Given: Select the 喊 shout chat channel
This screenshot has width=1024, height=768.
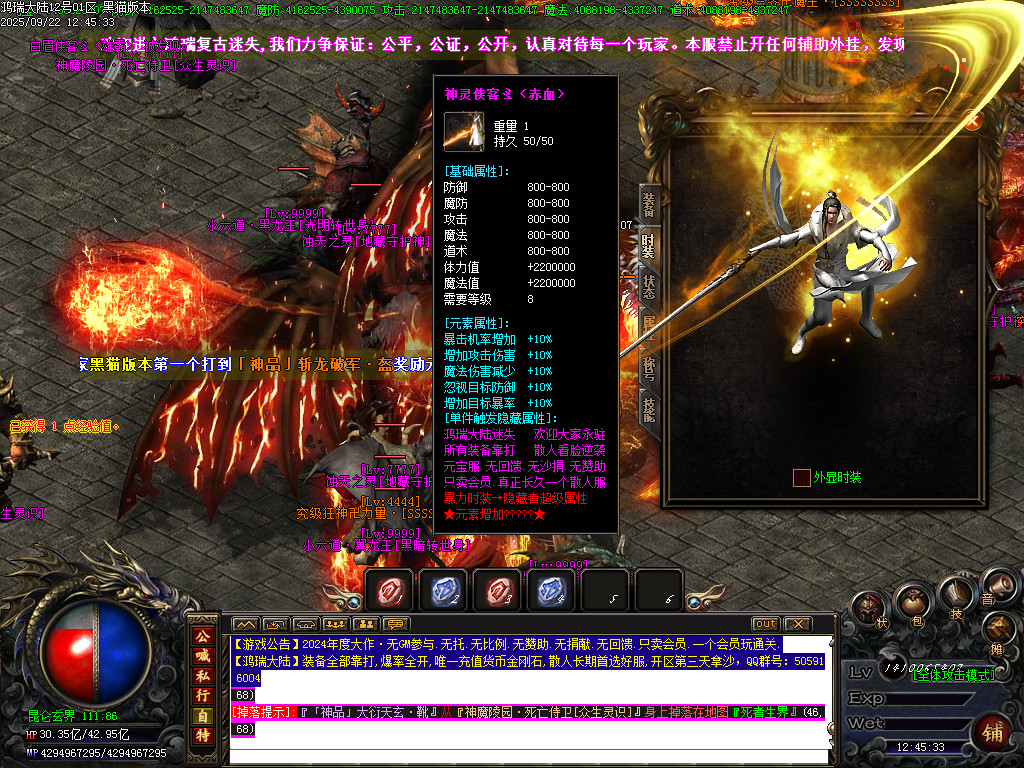Looking at the screenshot, I should [203, 656].
